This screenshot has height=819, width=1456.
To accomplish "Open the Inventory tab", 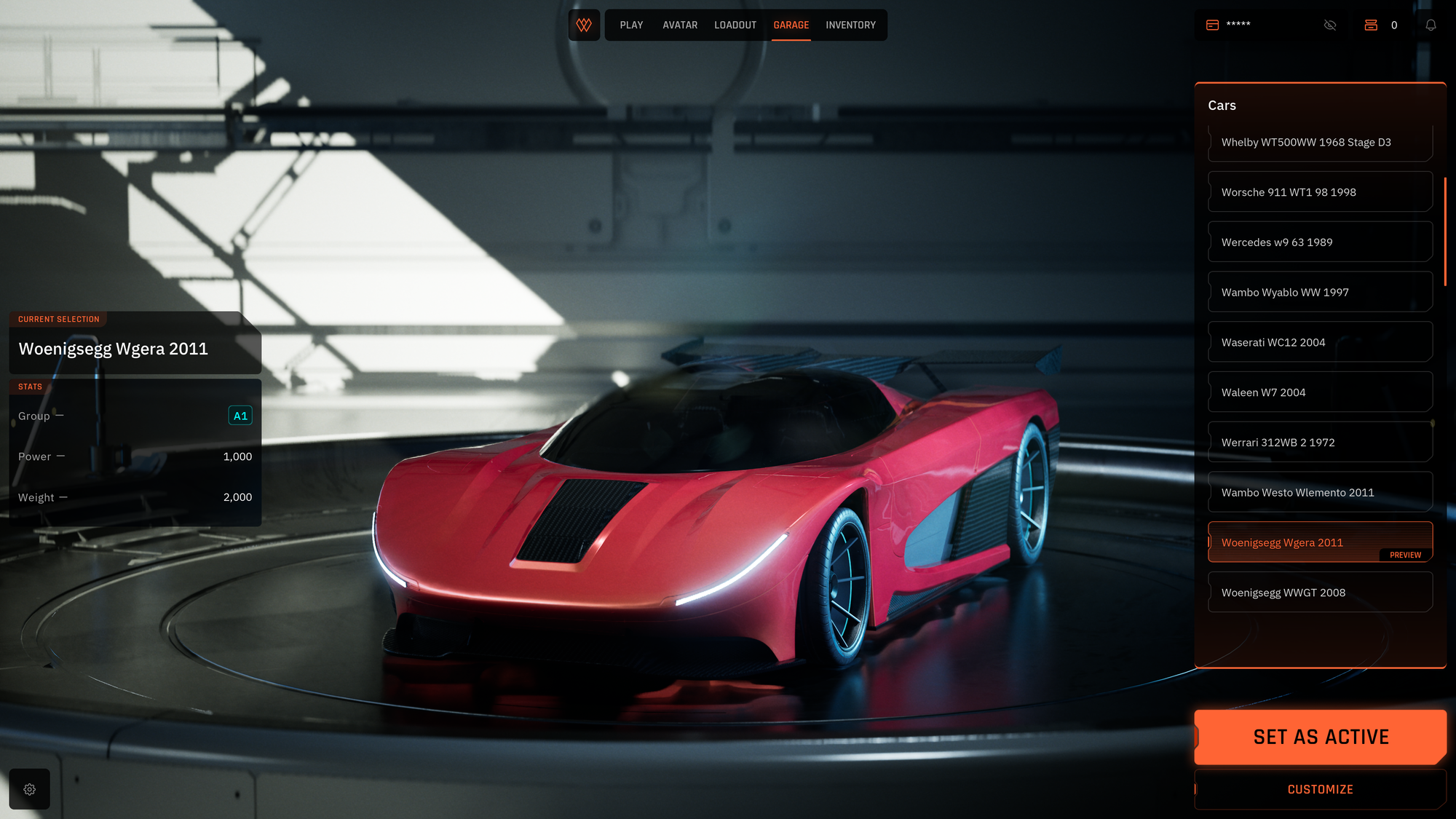I will click(x=850, y=25).
